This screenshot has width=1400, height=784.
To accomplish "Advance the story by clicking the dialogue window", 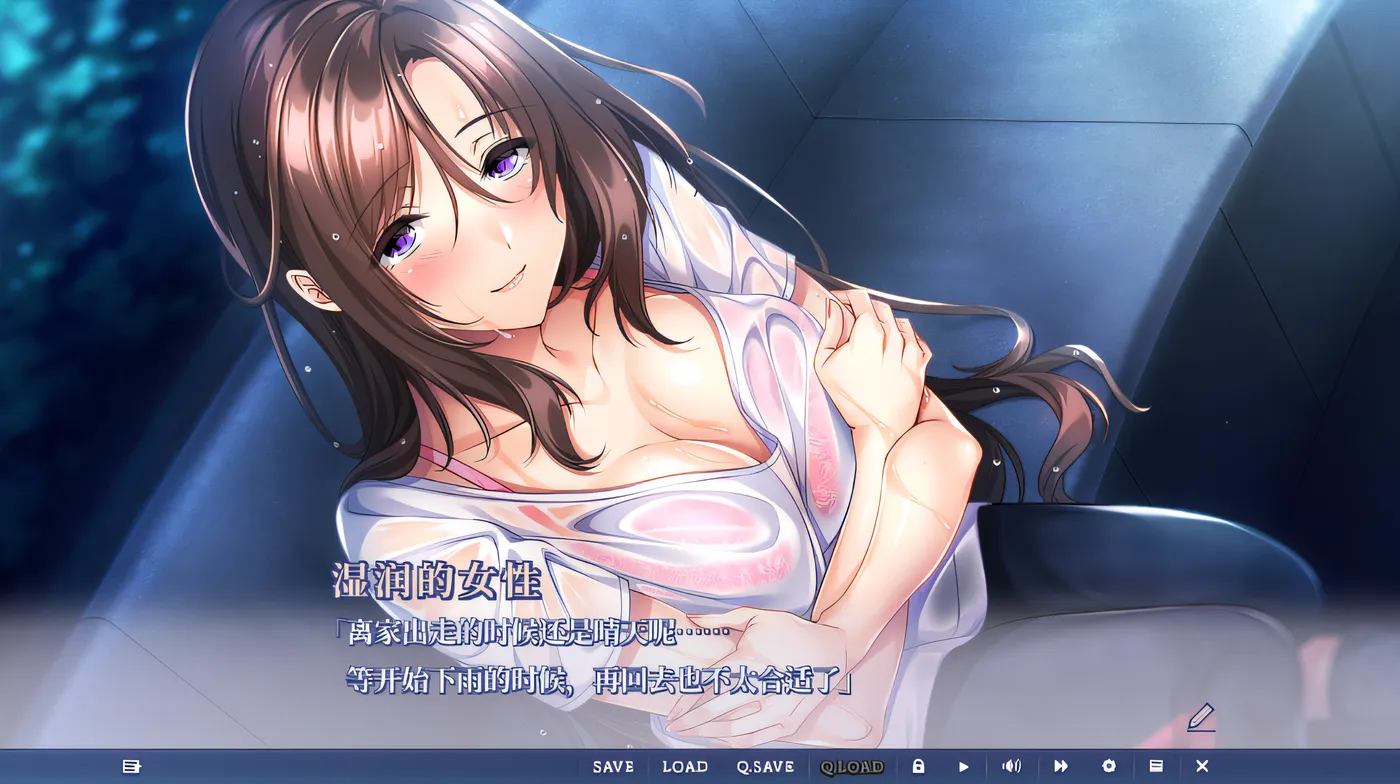I will [700, 650].
